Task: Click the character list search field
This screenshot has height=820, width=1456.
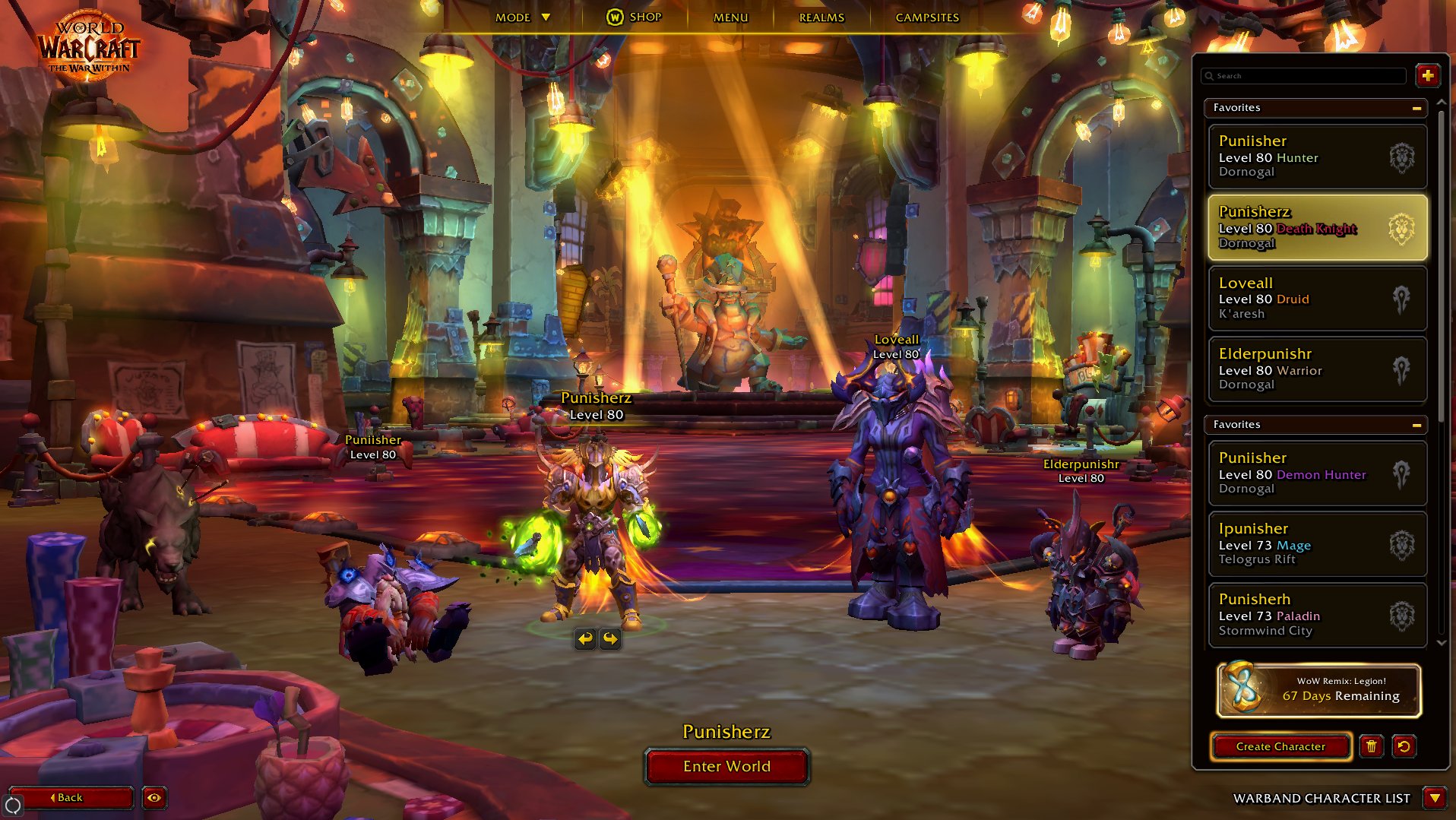Action: [1305, 76]
